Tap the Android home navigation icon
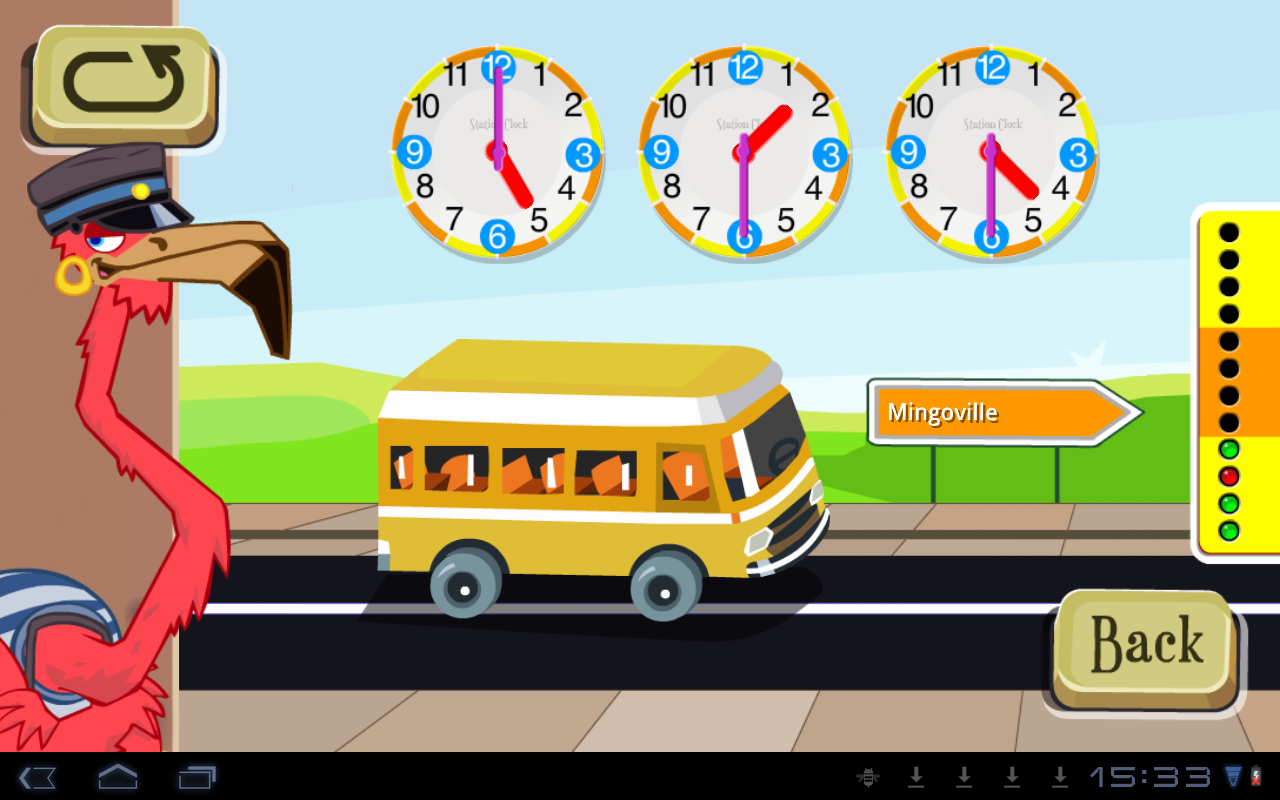Viewport: 1280px width, 800px height. 117,775
